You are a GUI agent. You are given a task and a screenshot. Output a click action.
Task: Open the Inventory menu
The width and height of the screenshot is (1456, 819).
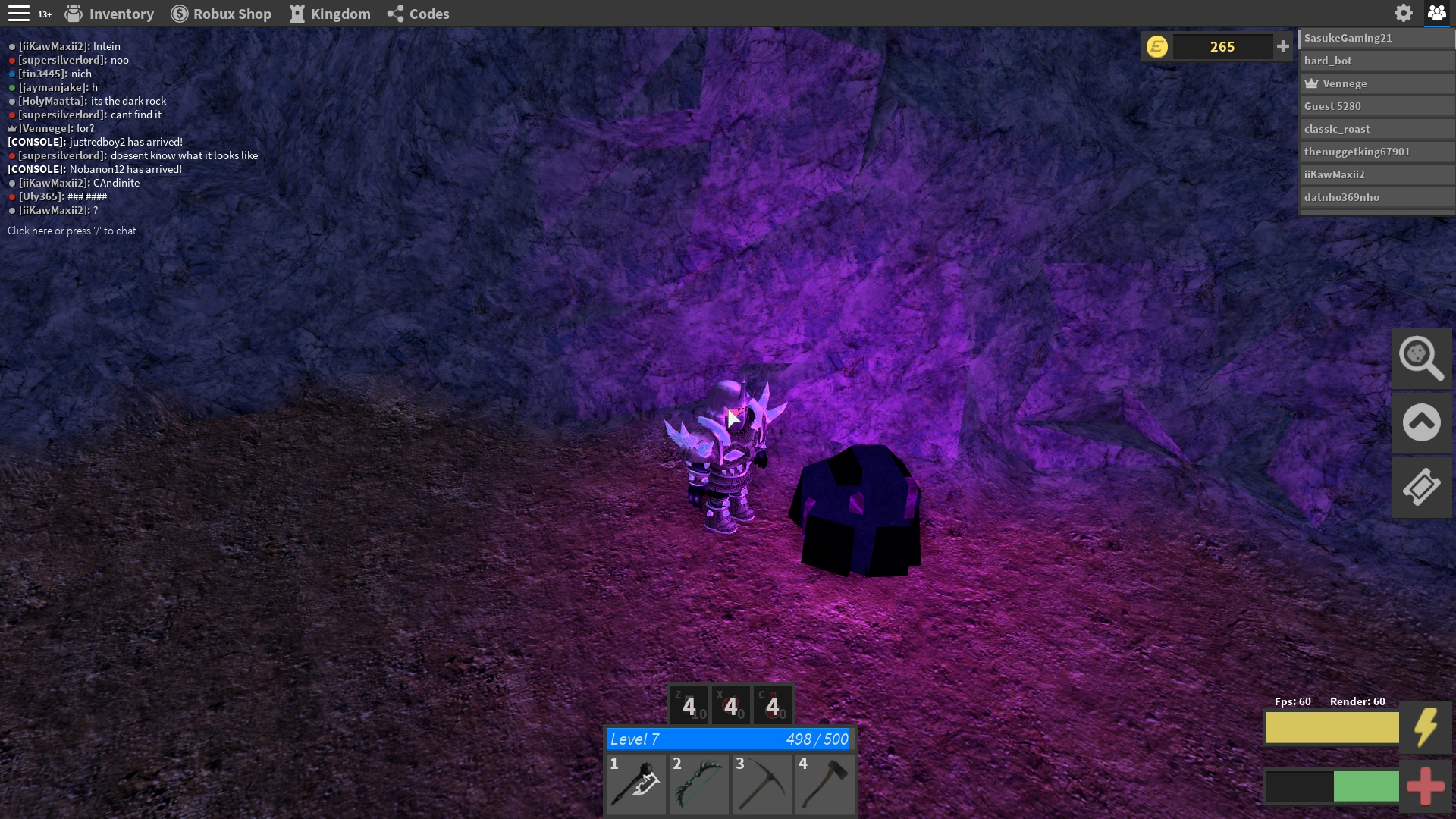click(x=108, y=14)
